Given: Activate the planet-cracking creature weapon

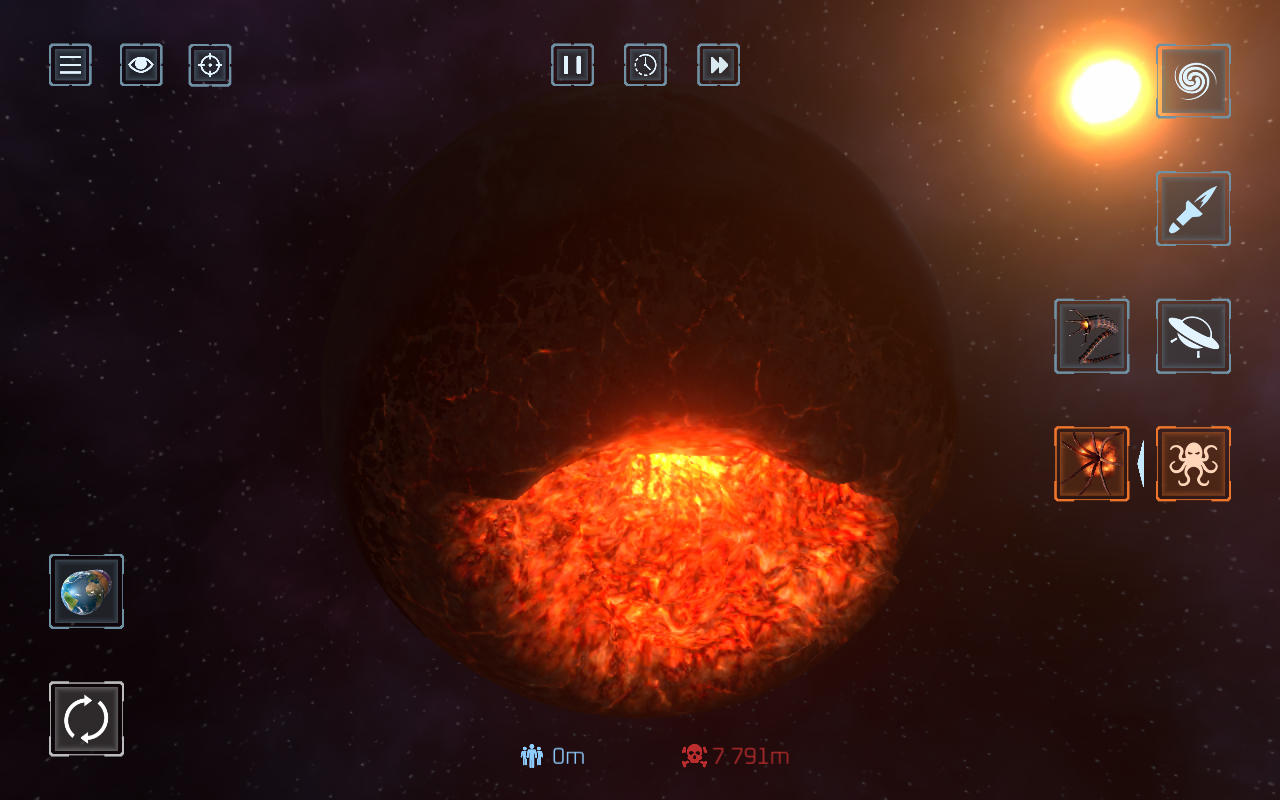Looking at the screenshot, I should 1091,464.
